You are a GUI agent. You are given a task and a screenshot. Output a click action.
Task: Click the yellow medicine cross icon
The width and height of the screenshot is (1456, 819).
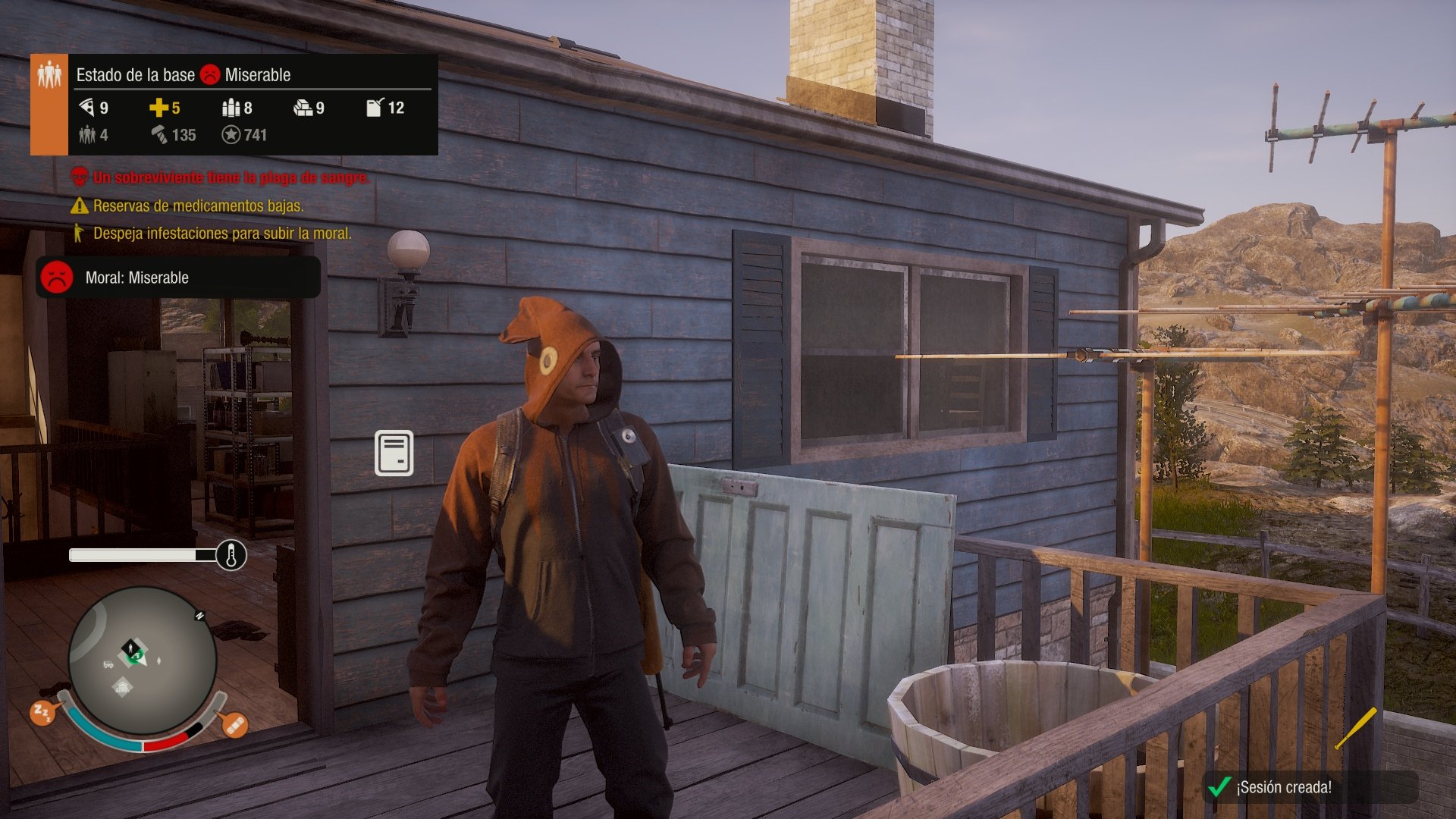click(158, 108)
